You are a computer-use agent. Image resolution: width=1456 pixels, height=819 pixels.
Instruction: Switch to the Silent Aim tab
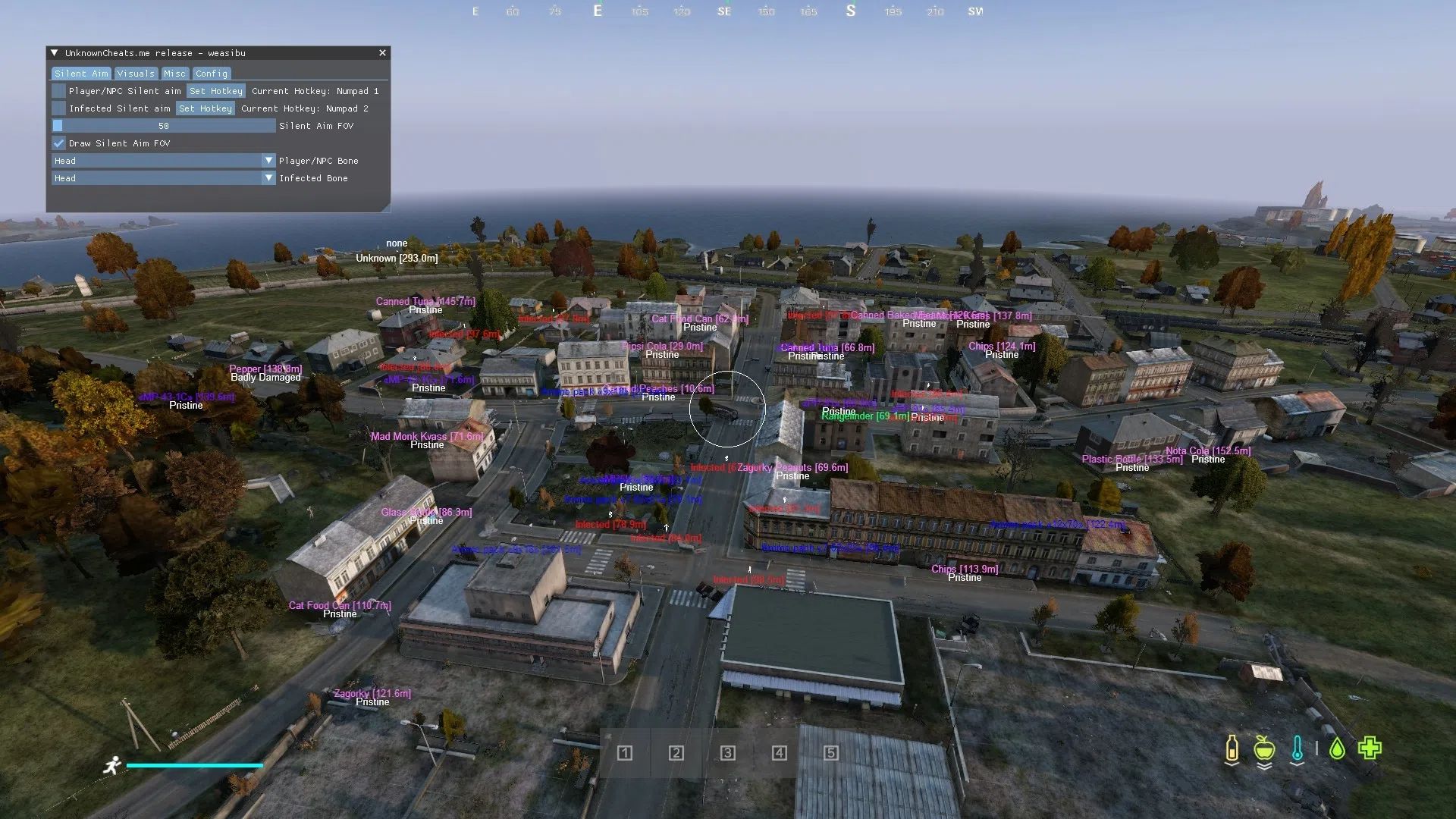click(81, 74)
